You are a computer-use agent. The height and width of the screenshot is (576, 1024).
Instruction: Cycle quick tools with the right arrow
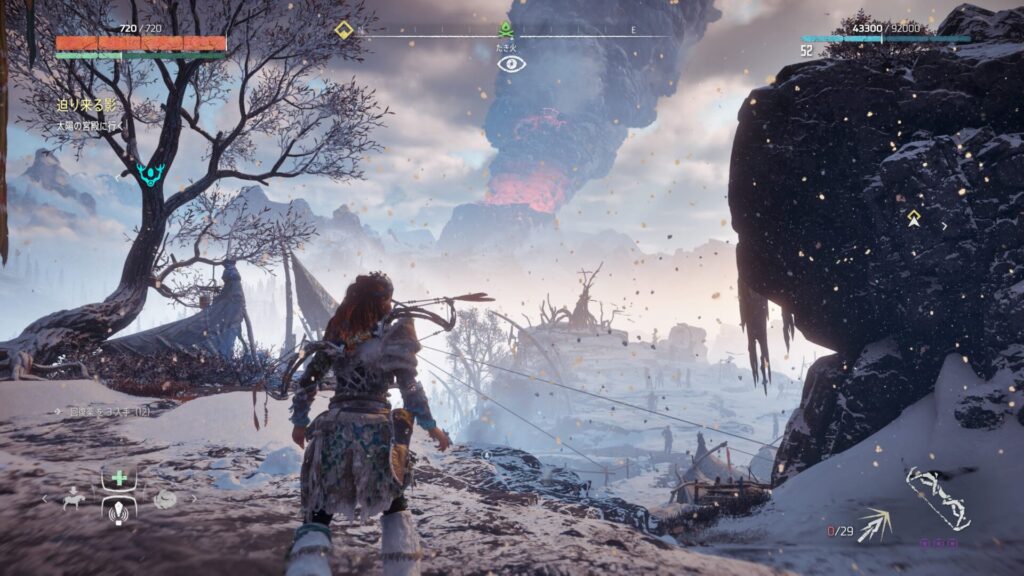point(193,498)
